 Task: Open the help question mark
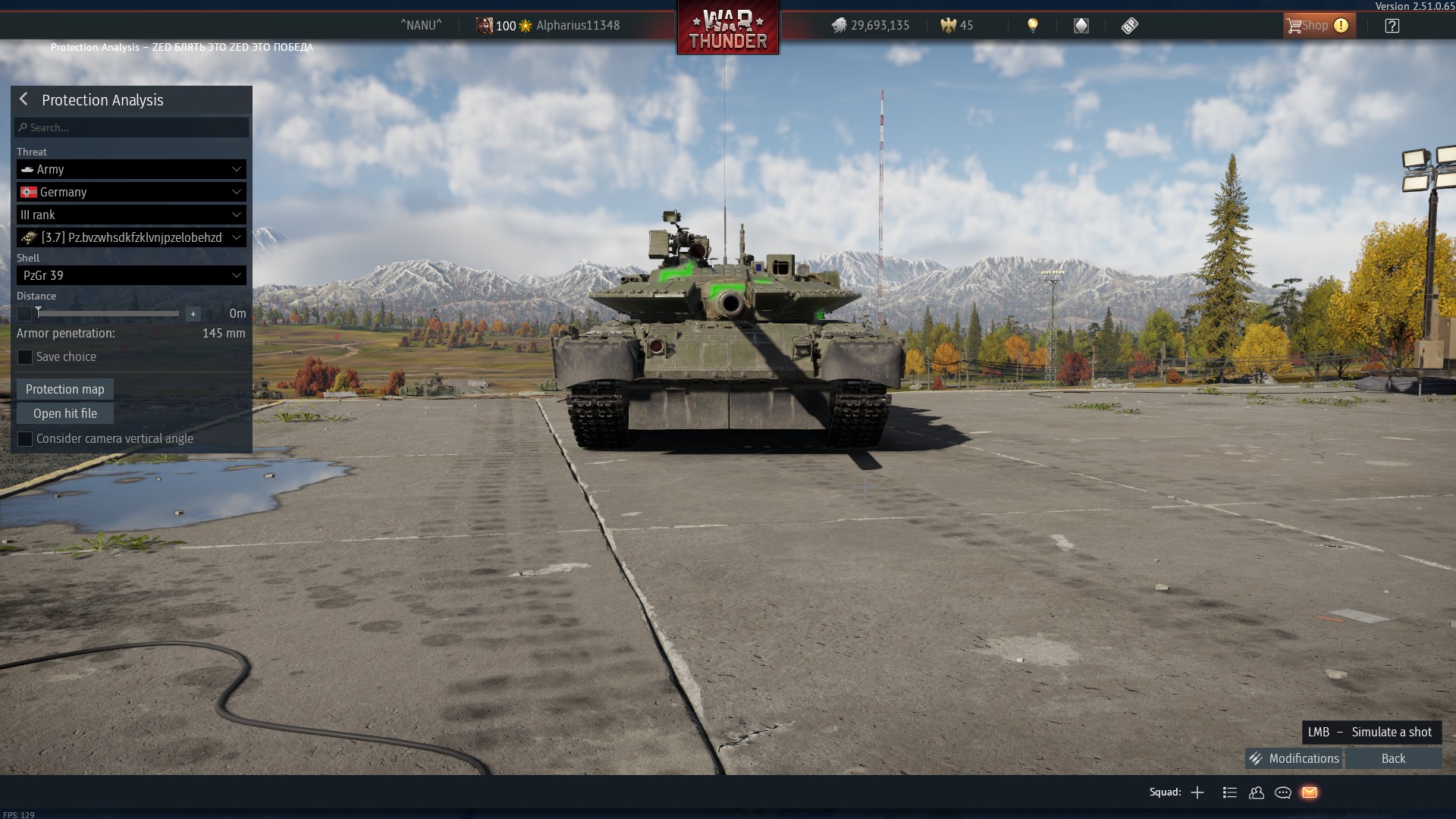tap(1392, 26)
